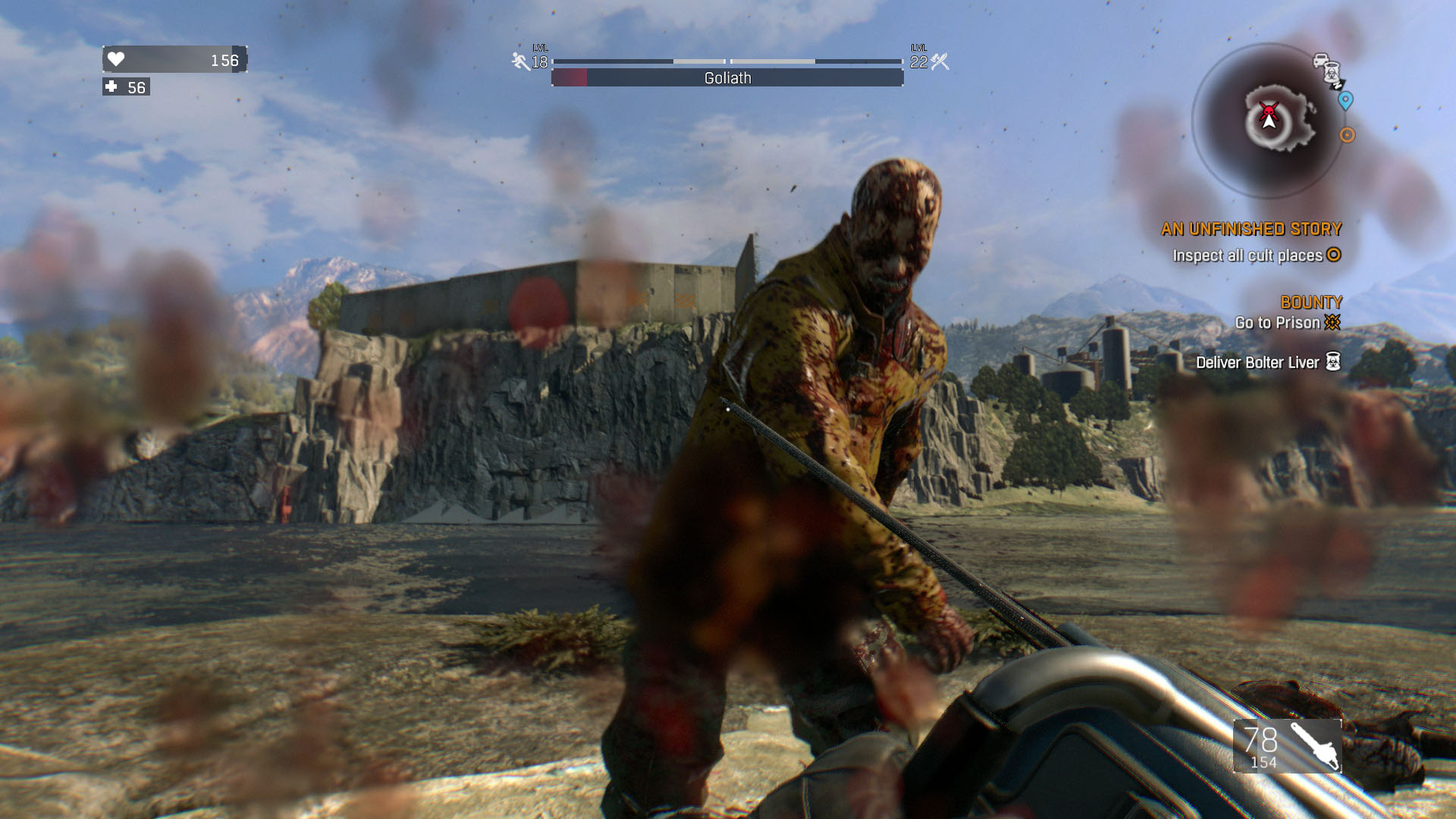Click the equipped weapon icon
1456x819 pixels.
point(1314,745)
